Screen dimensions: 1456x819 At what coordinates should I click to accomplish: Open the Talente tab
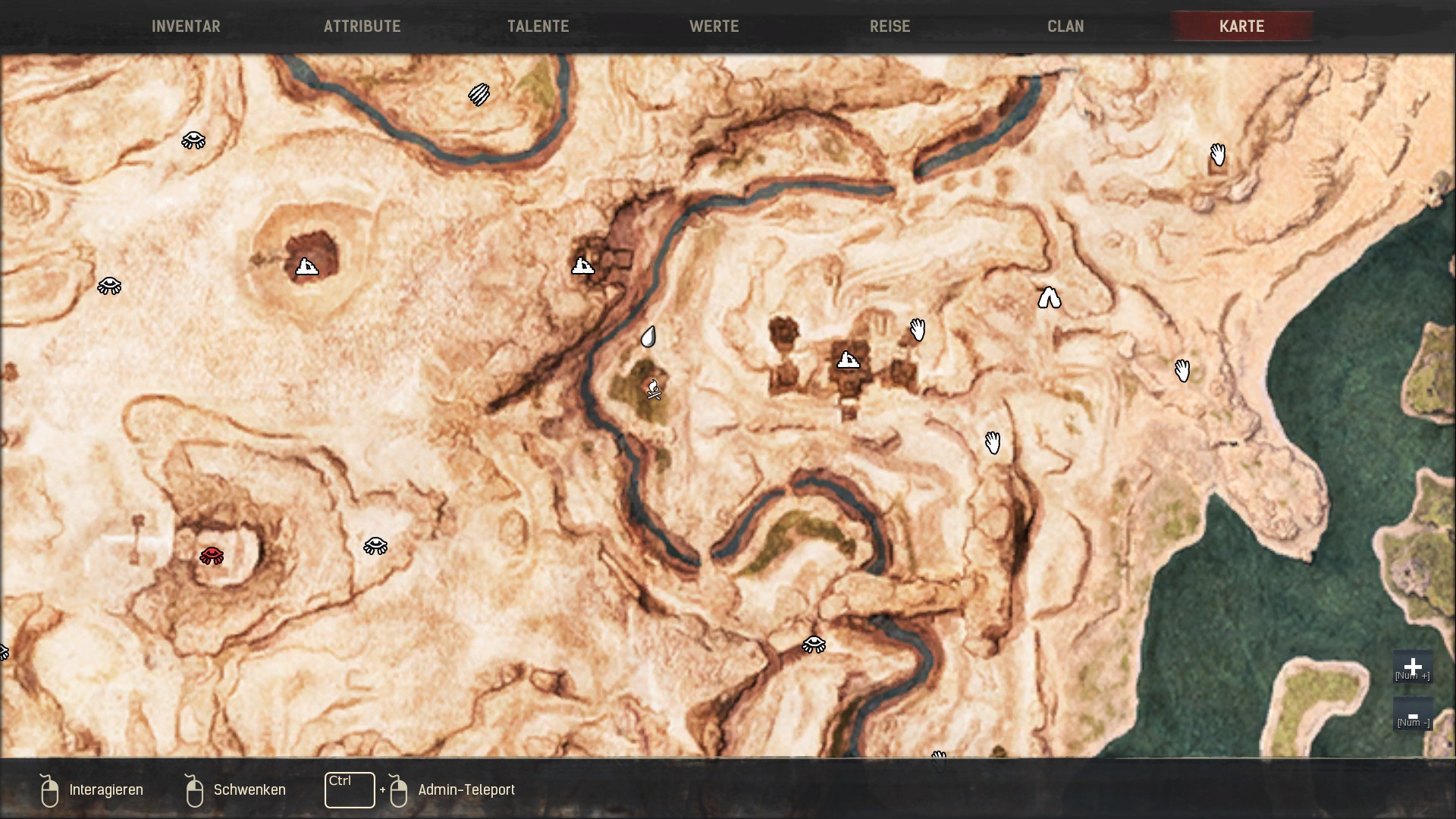(x=538, y=27)
